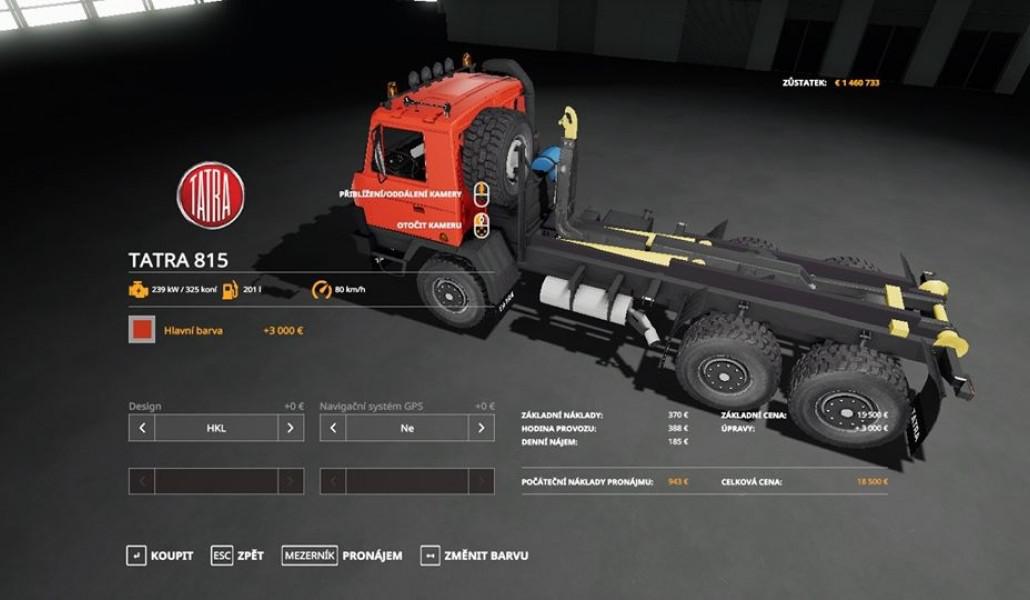
Task: Switch Design option to the previous choice
Action: [x=142, y=428]
